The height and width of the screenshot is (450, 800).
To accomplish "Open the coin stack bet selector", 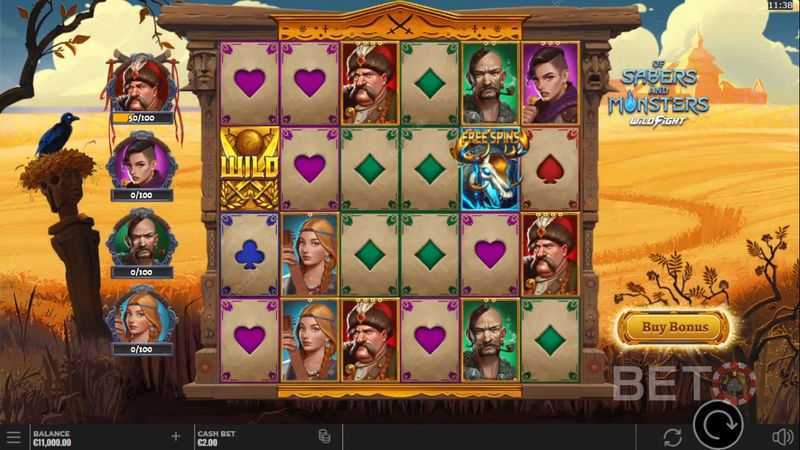I will [324, 437].
